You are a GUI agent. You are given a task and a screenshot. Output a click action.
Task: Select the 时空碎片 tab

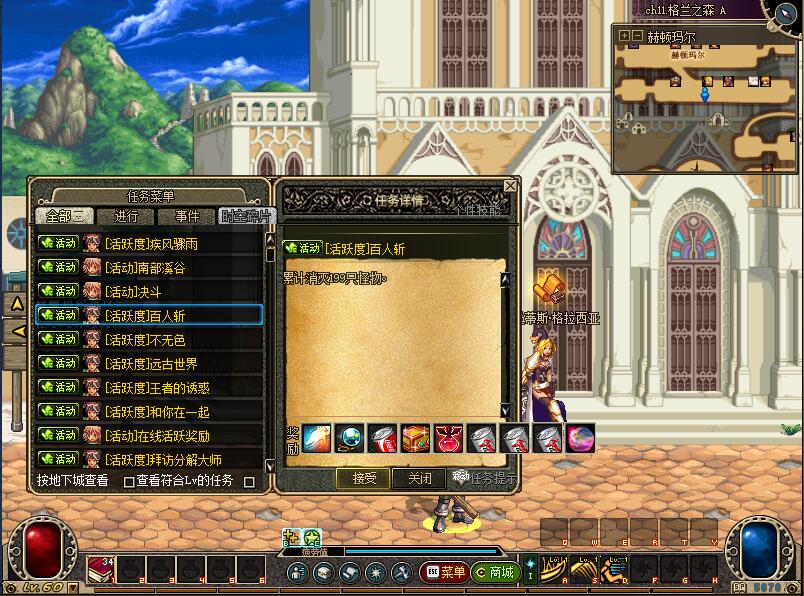coord(244,216)
